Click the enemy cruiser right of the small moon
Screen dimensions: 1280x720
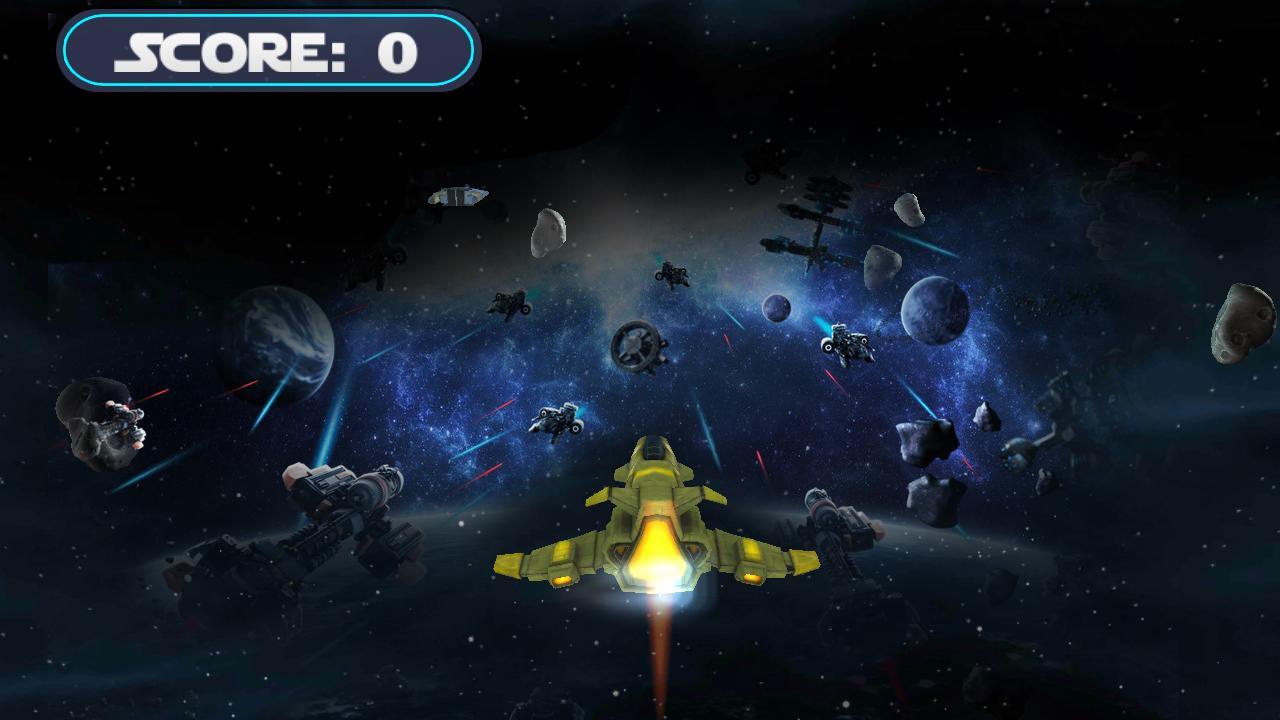click(x=845, y=343)
